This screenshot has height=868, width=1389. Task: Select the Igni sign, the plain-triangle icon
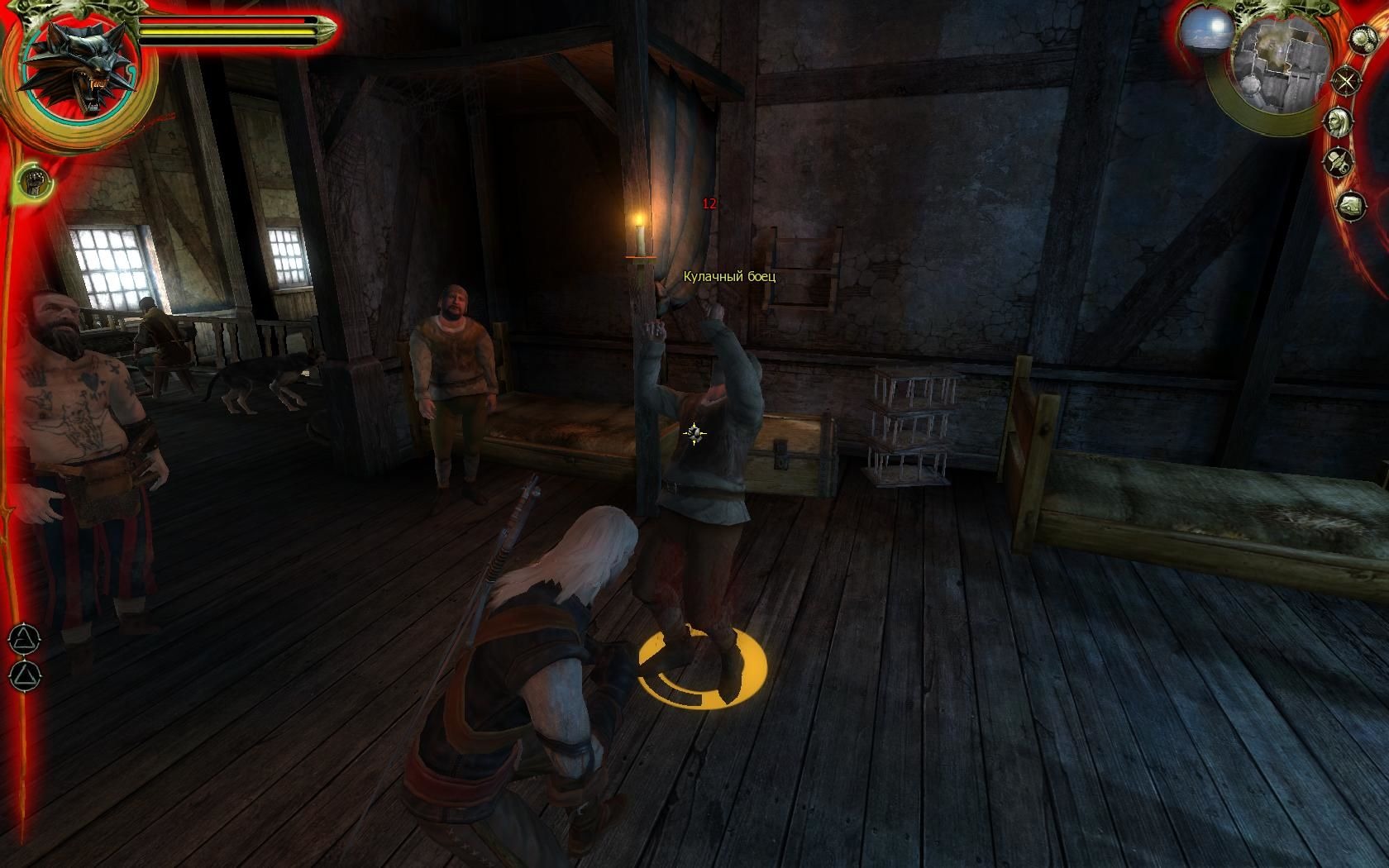click(25, 675)
